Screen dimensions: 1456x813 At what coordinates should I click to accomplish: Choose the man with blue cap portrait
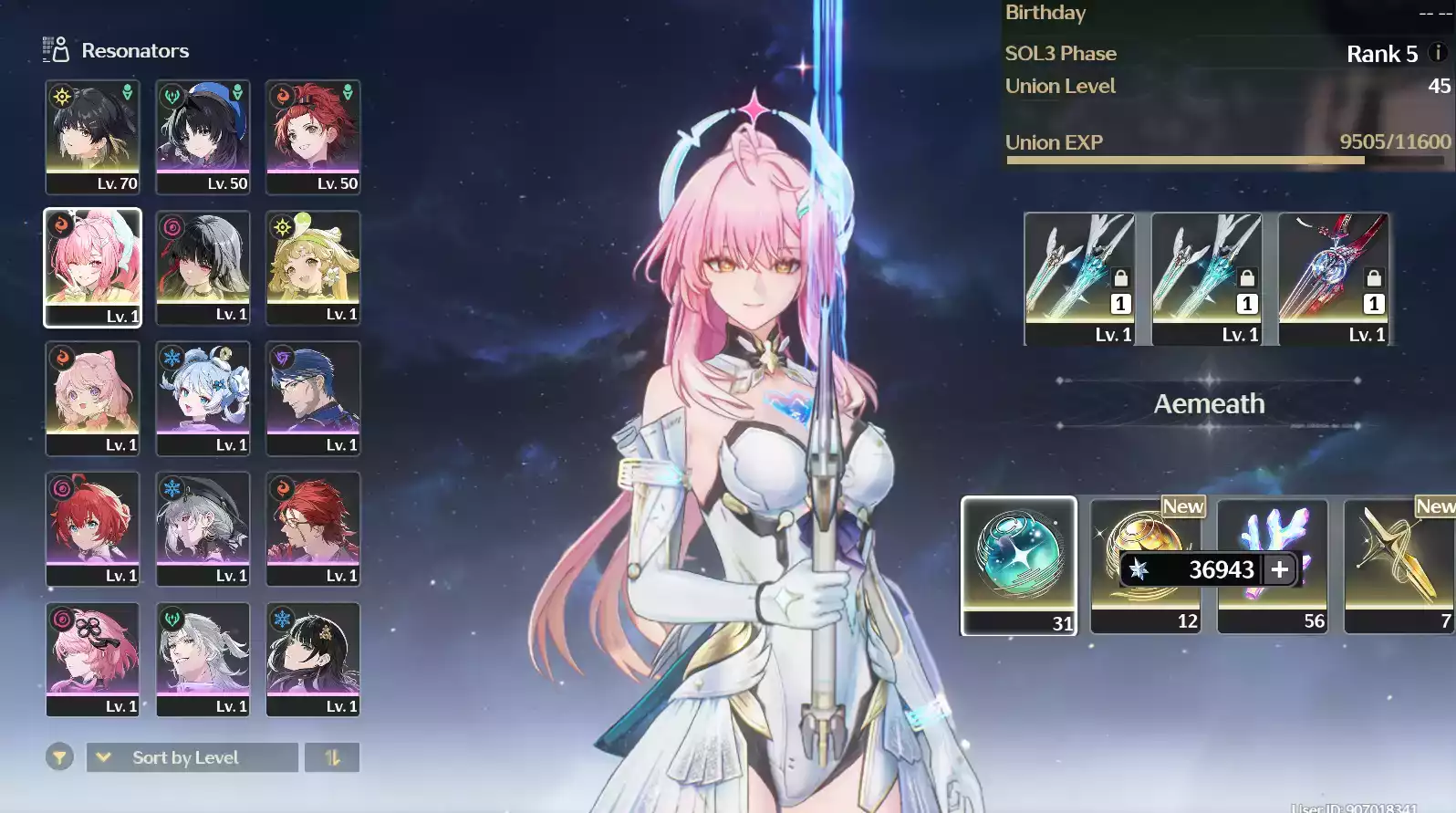(313, 397)
